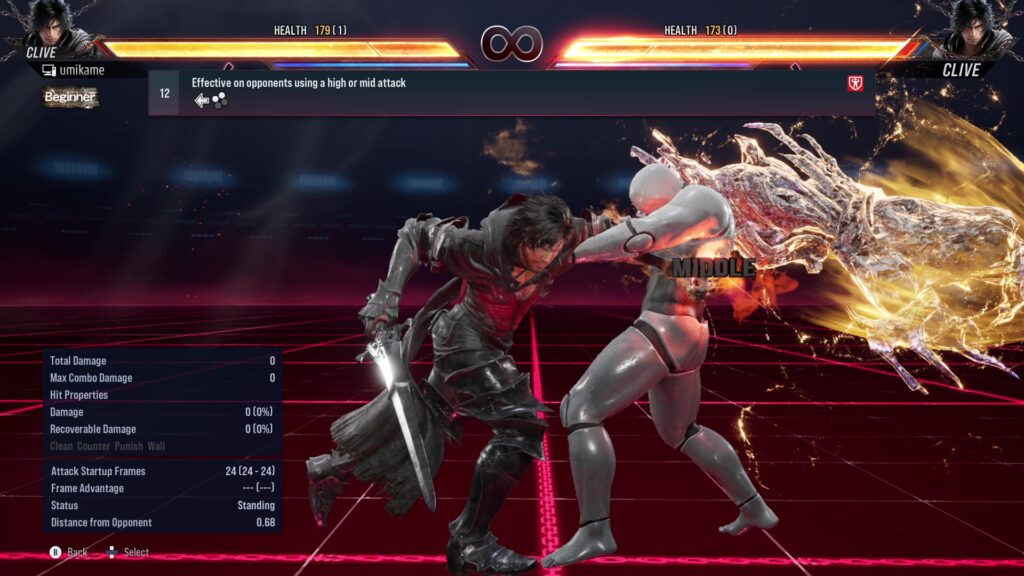
Task: Click the Beginner rank badge
Action: (x=70, y=97)
